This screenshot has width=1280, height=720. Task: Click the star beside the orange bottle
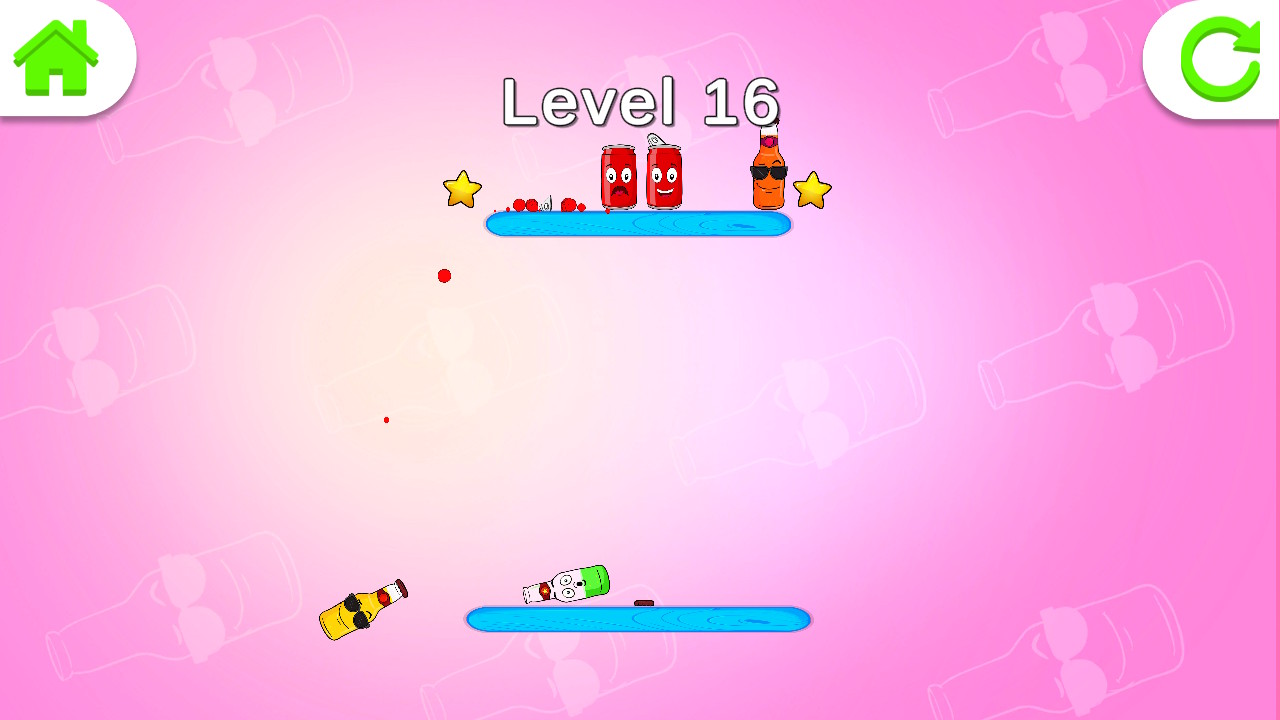[813, 189]
